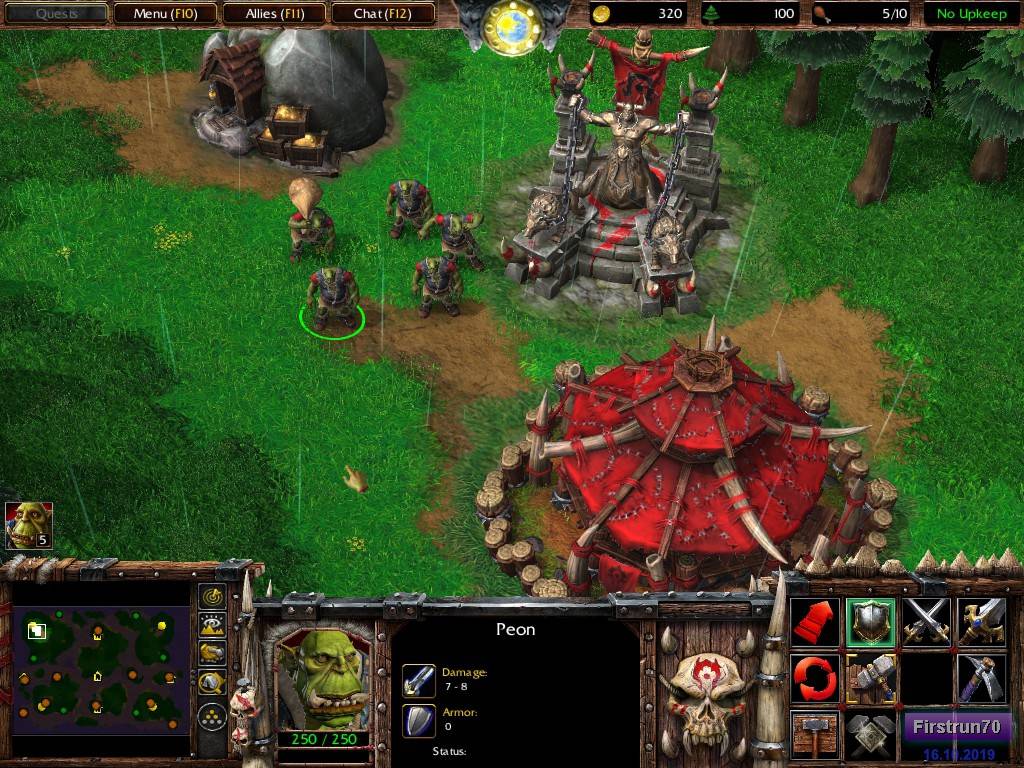This screenshot has width=1024, height=768.
Task: Select the Peon with the green circle
Action: 331,297
